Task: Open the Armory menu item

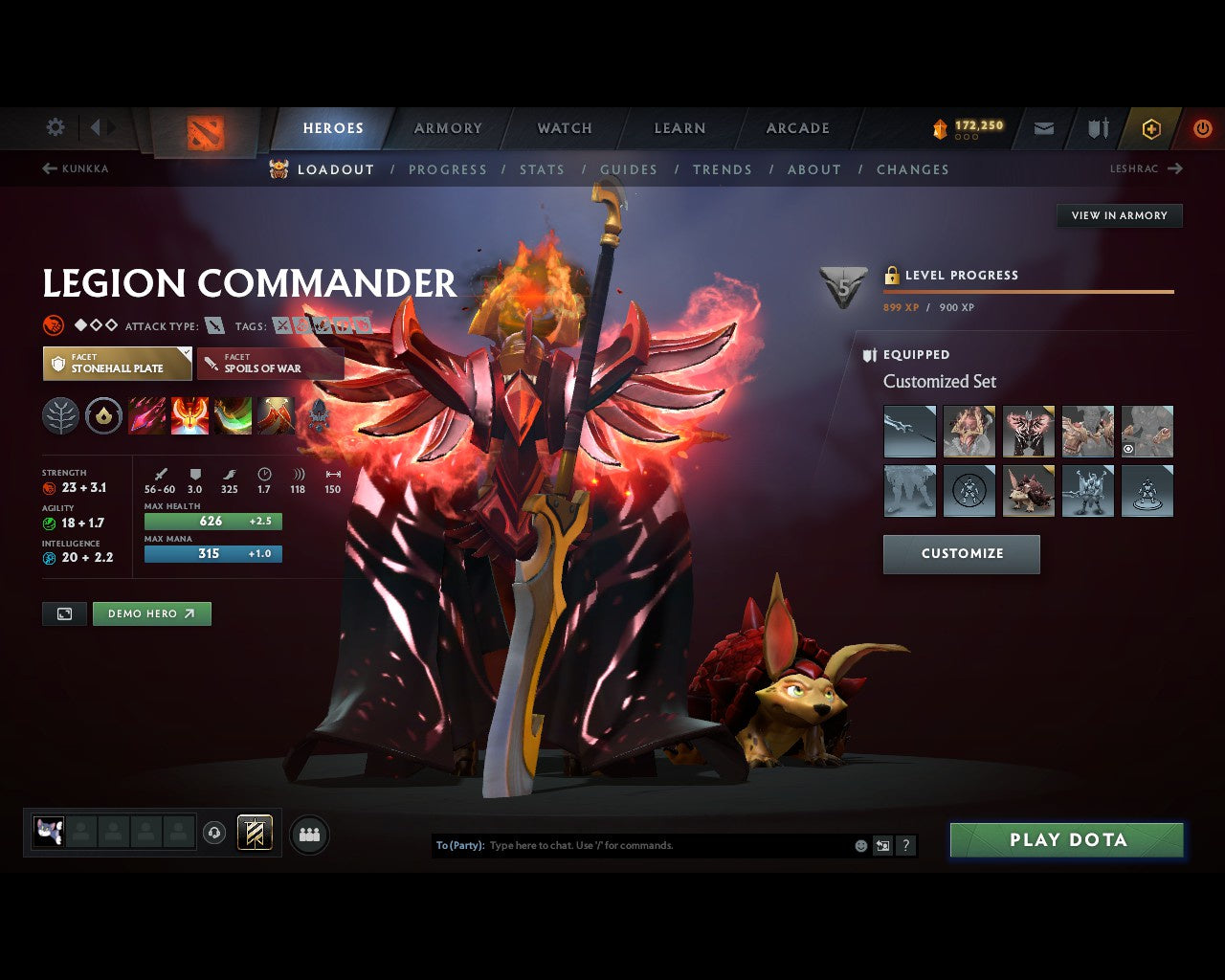Action: point(447,127)
